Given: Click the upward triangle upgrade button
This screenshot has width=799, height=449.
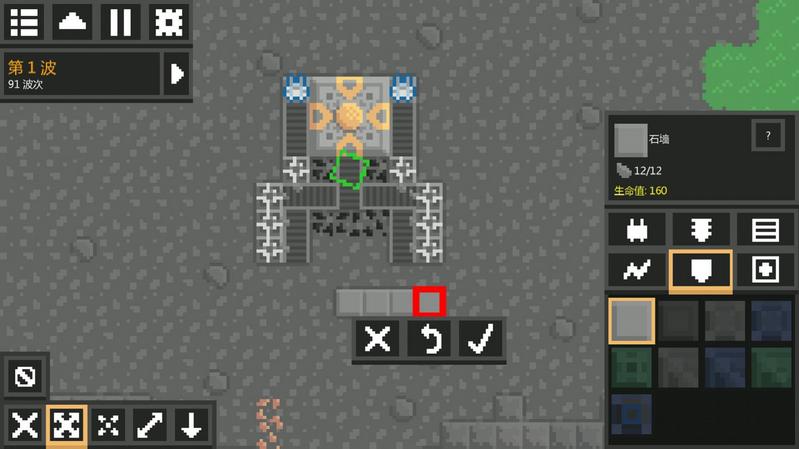Looking at the screenshot, I should pos(72,22).
